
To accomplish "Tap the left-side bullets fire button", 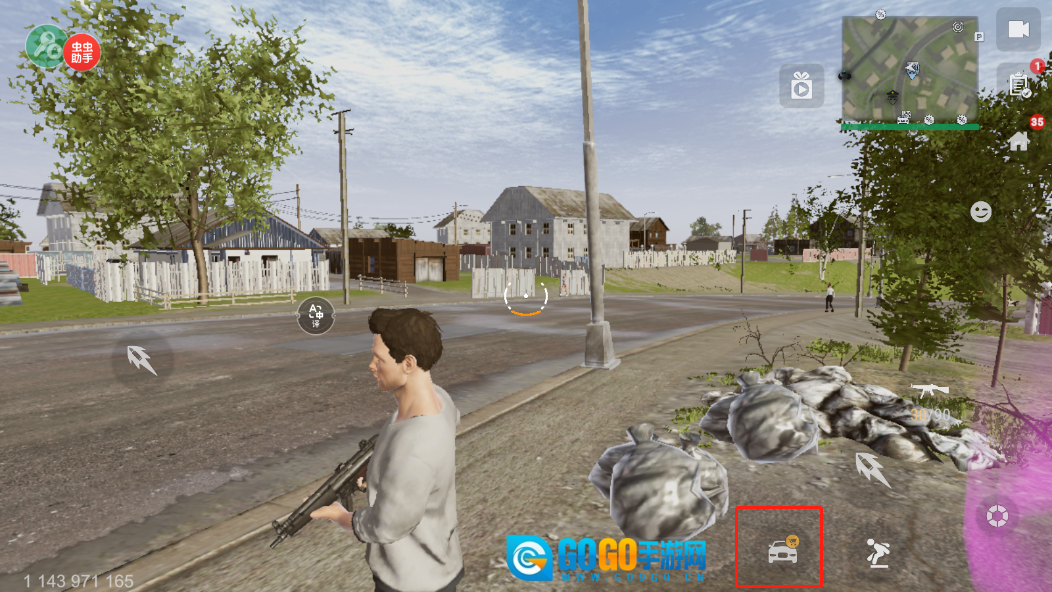I will point(142,360).
